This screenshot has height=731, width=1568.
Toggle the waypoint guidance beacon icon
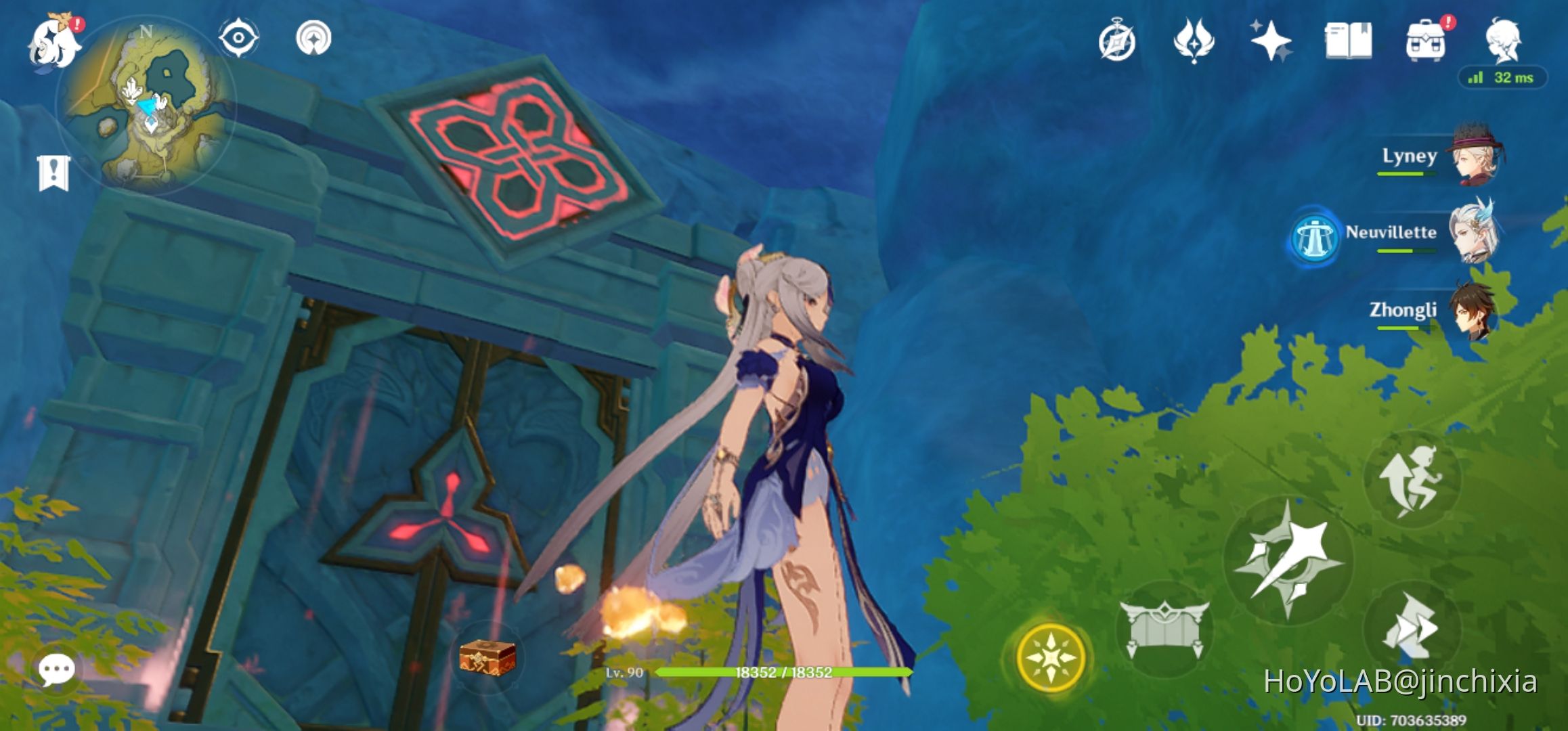313,39
